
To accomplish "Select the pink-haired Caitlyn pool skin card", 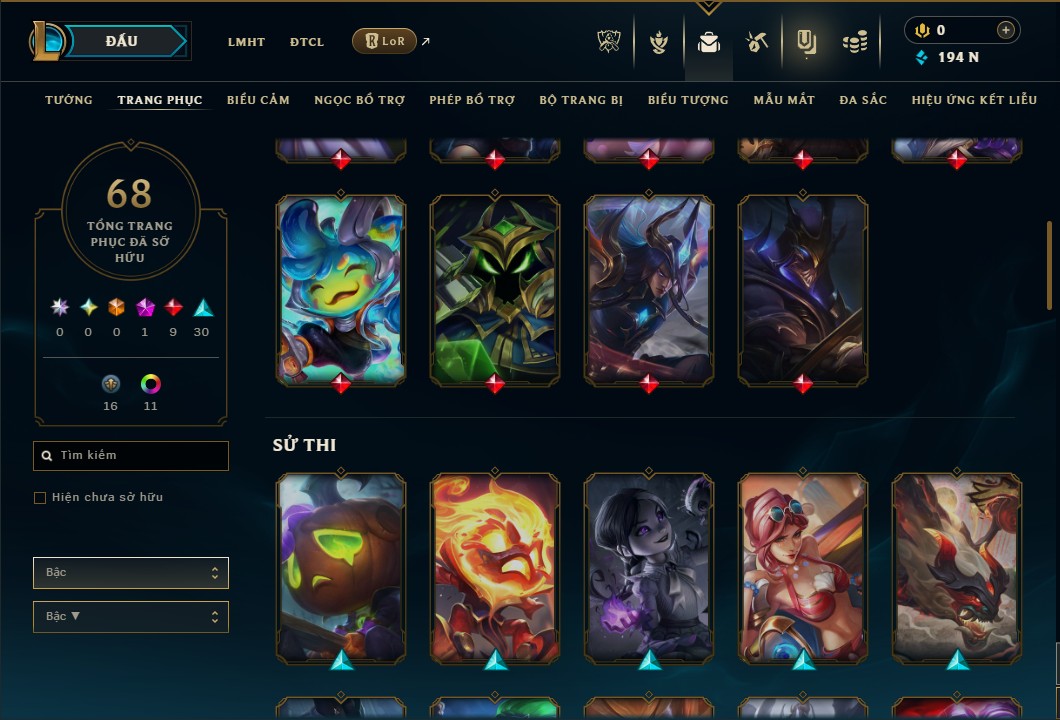I will pyautogui.click(x=803, y=568).
